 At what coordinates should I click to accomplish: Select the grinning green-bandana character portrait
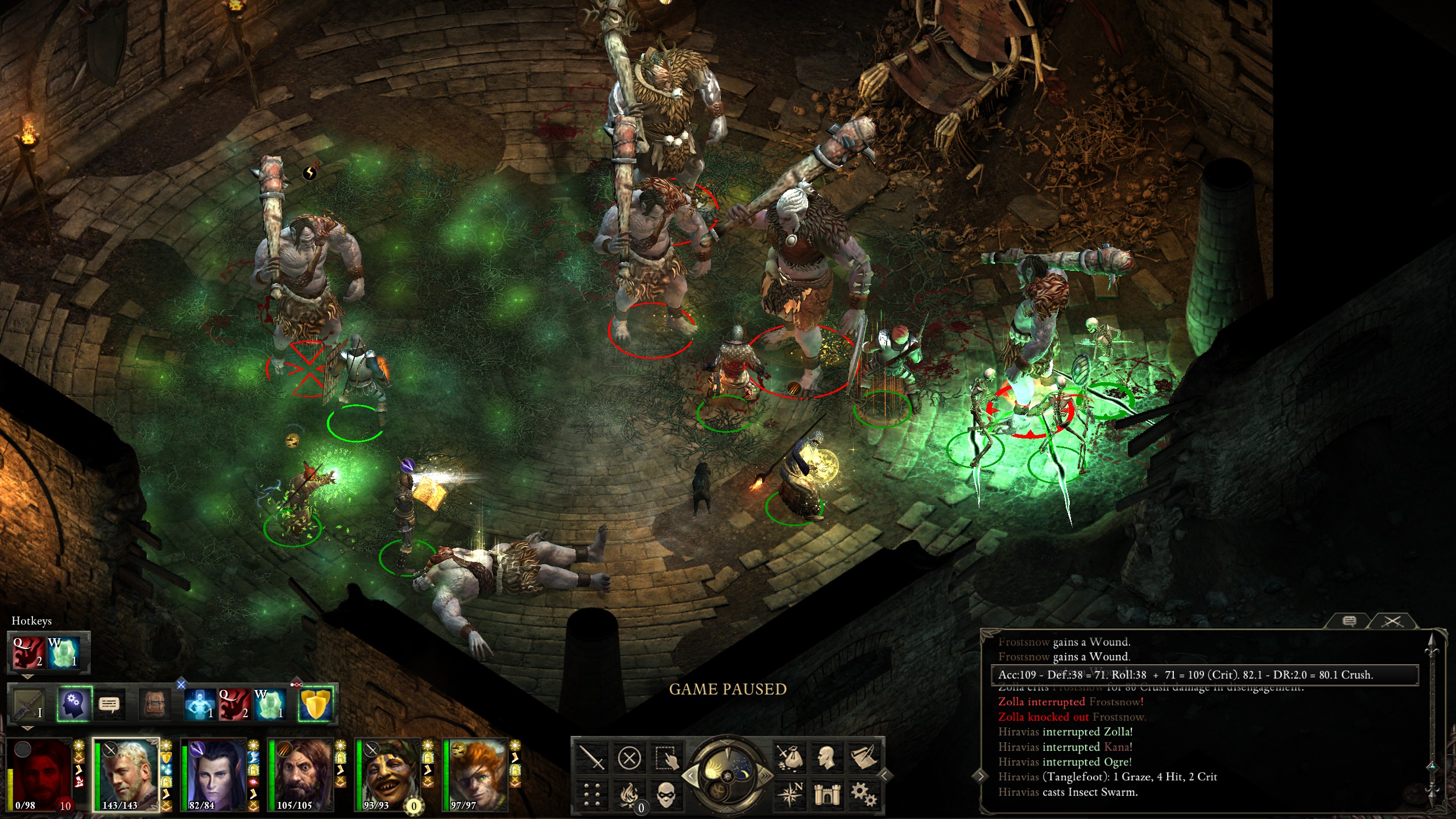pos(388,773)
